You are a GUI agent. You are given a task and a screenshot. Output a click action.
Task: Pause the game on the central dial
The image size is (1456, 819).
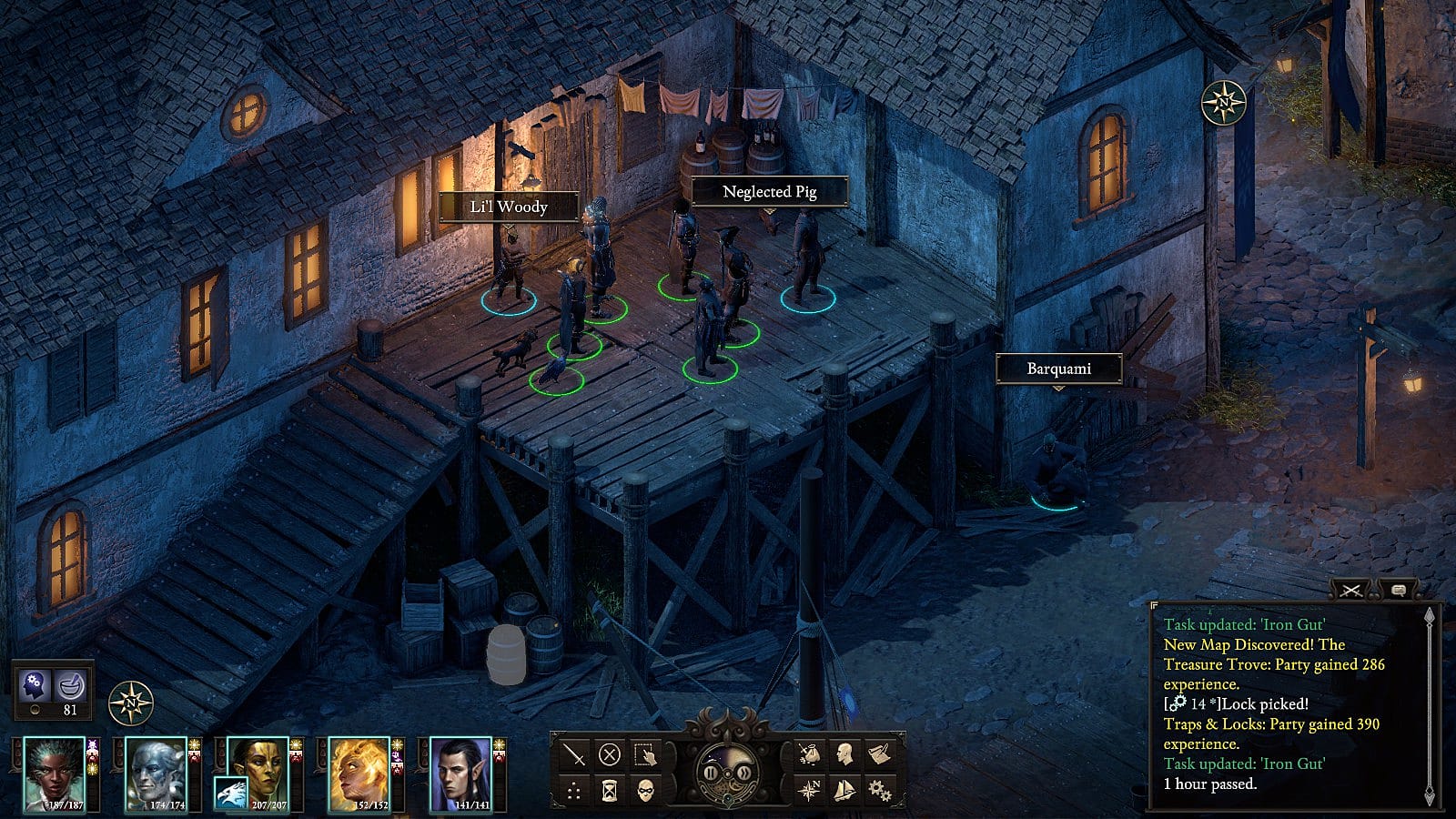pos(711,773)
